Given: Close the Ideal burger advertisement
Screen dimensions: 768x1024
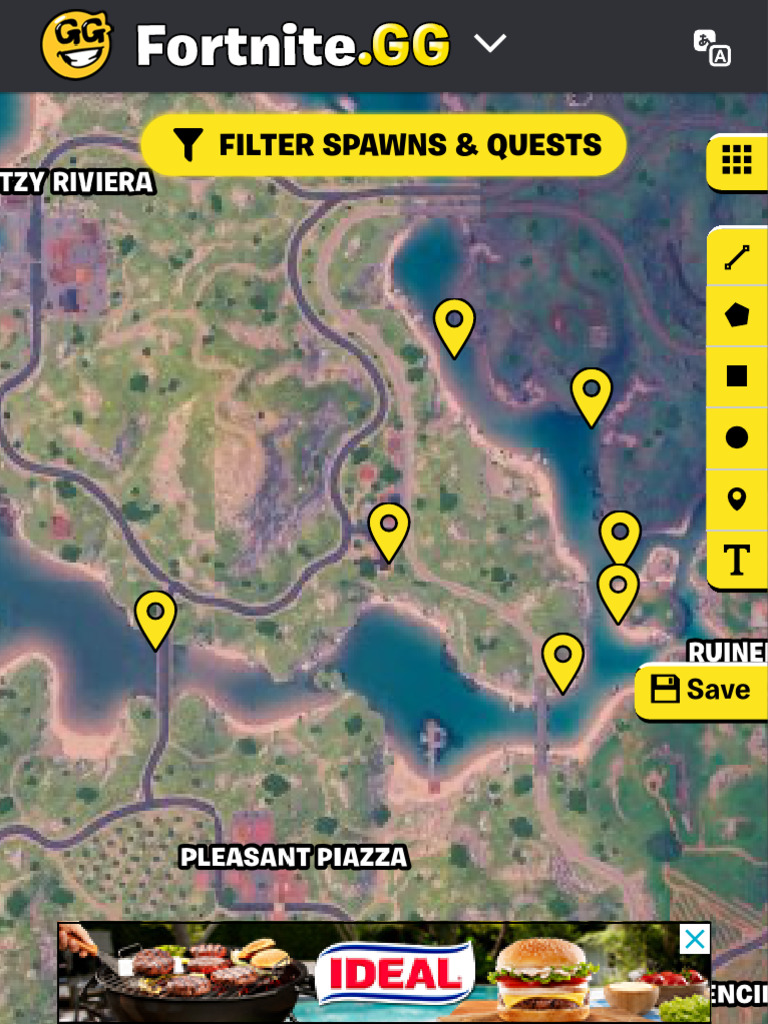Looking at the screenshot, I should [x=694, y=939].
